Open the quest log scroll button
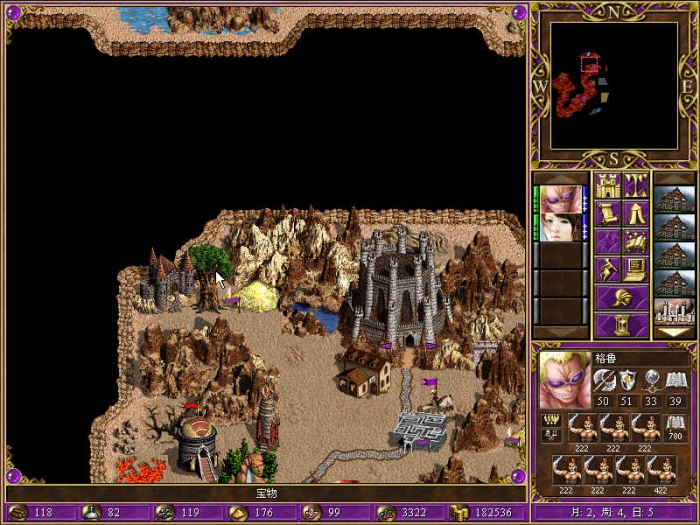Image resolution: width=700 pixels, height=525 pixels. [x=607, y=213]
